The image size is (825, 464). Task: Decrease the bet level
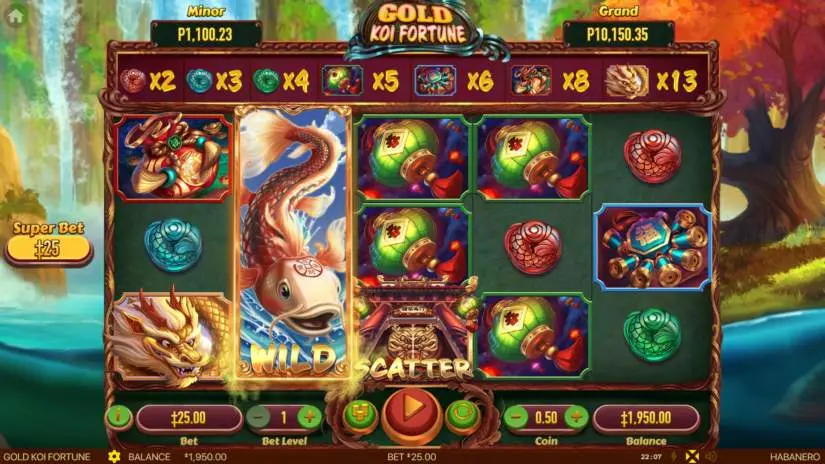pos(258,417)
